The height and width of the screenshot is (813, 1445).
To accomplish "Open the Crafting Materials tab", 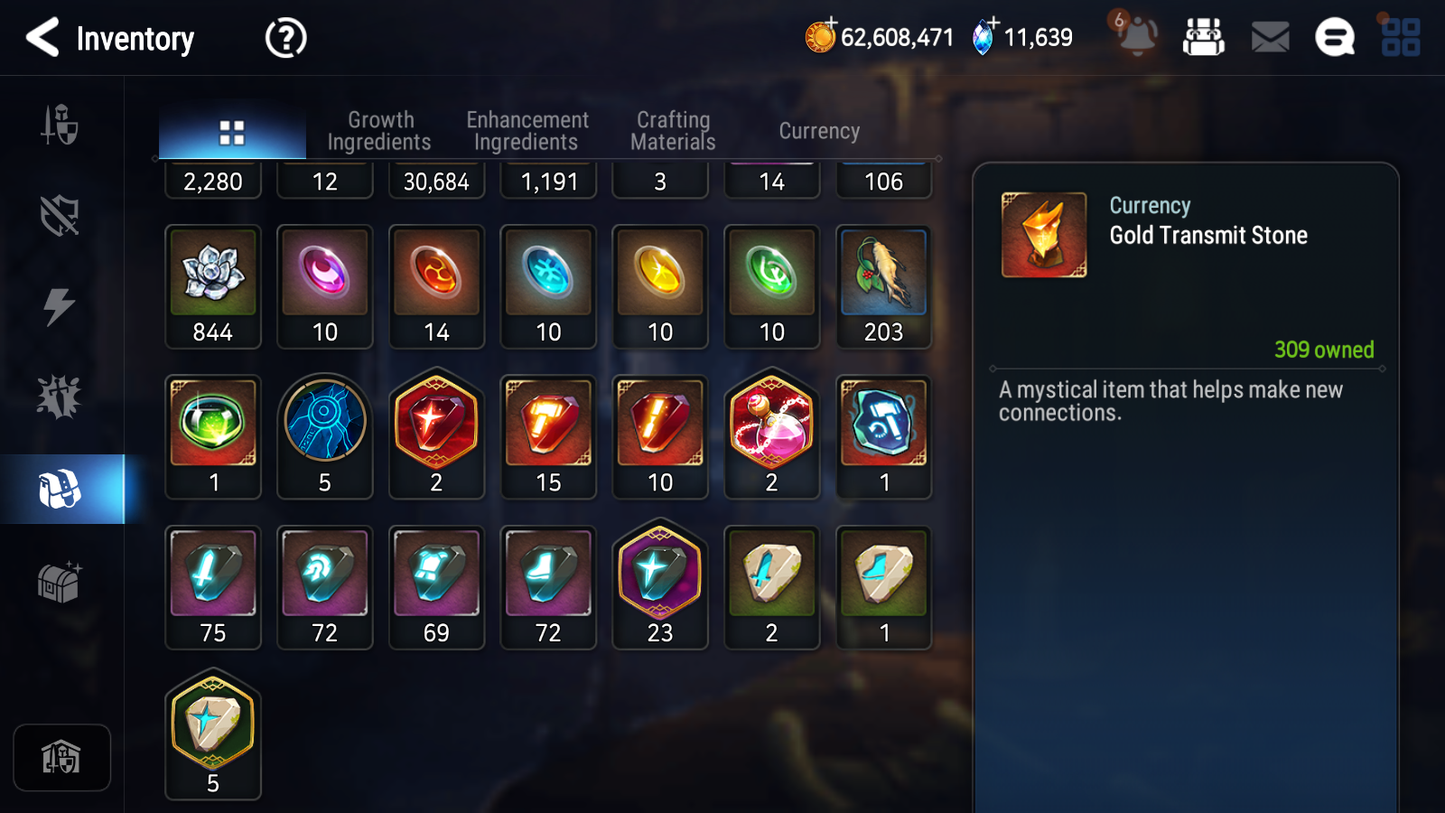I will coord(672,130).
